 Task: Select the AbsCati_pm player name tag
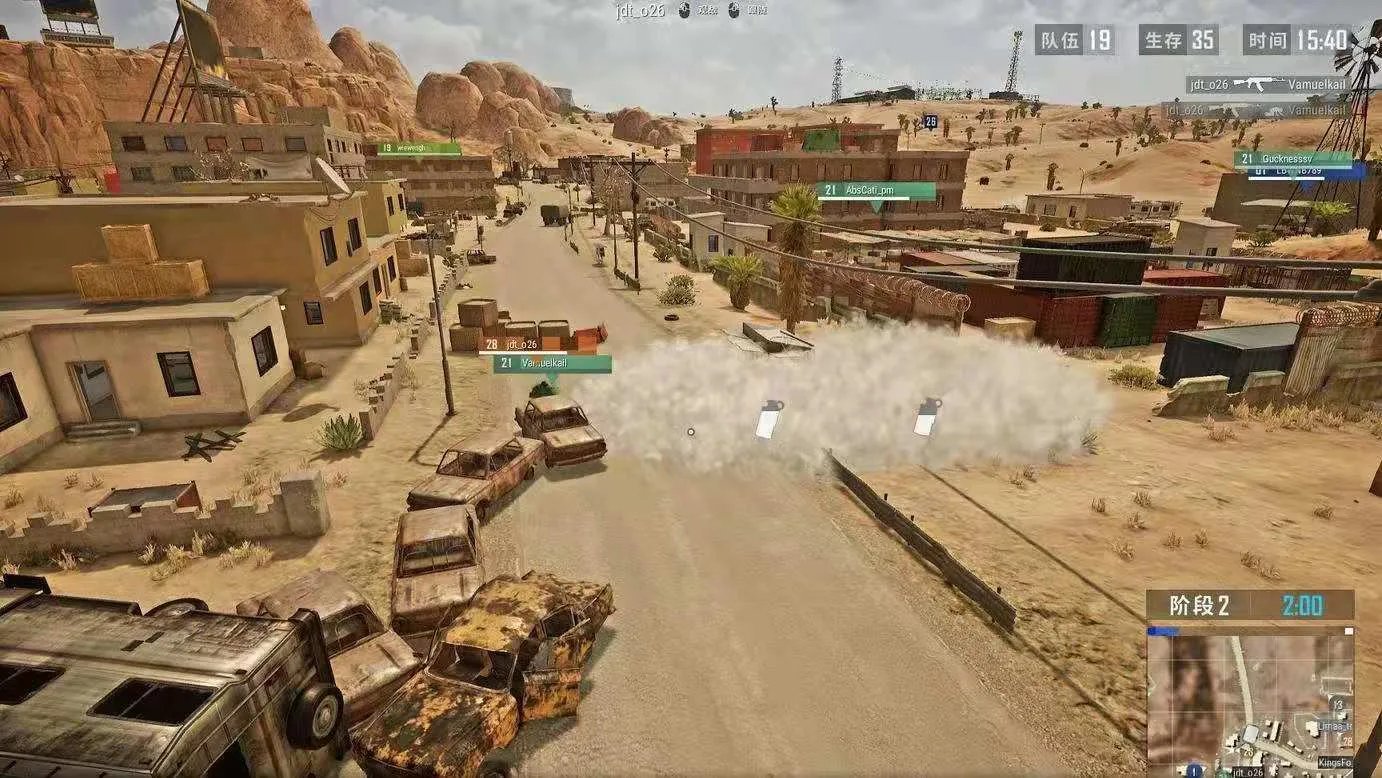click(x=876, y=190)
